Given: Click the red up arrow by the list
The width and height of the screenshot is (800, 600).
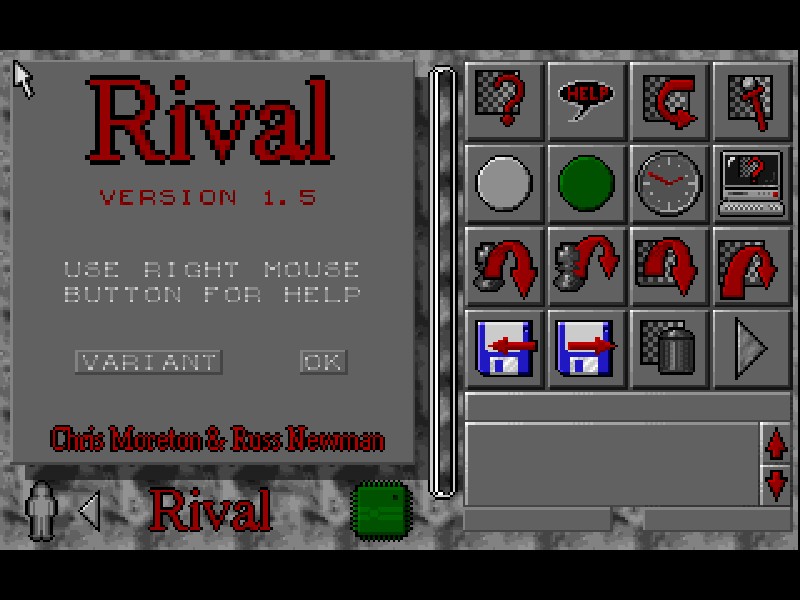Looking at the screenshot, I should (776, 444).
